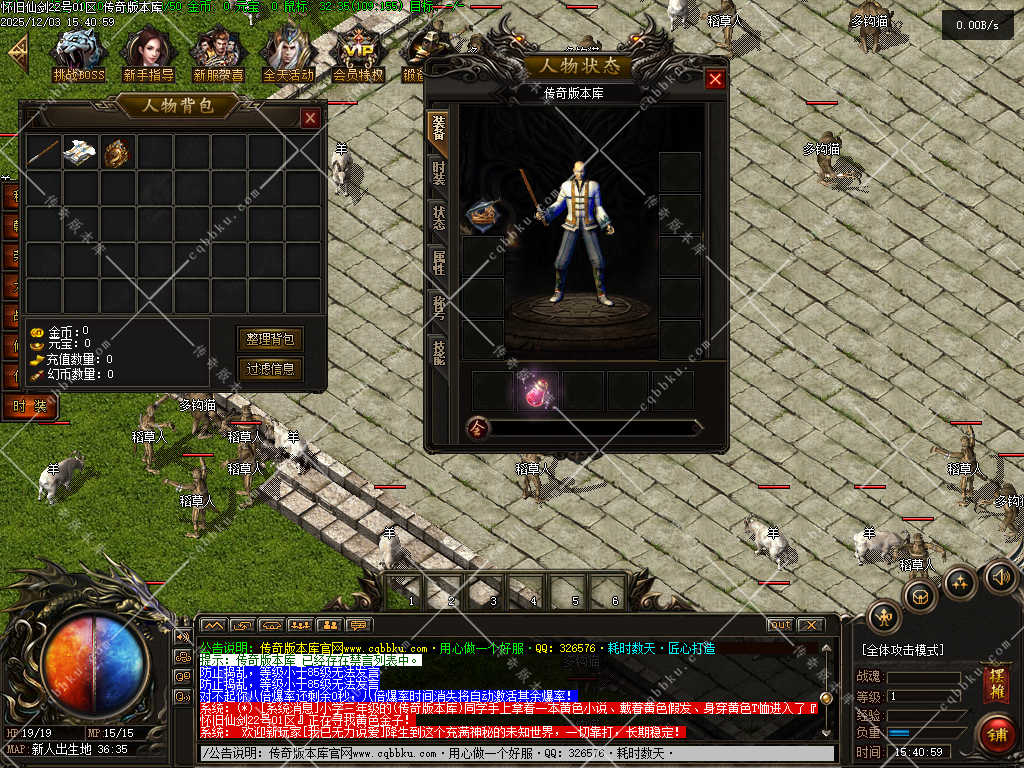This screenshot has height=768, width=1024.
Task: Switch to the 时装 fashion tab
Action: pyautogui.click(x=438, y=174)
